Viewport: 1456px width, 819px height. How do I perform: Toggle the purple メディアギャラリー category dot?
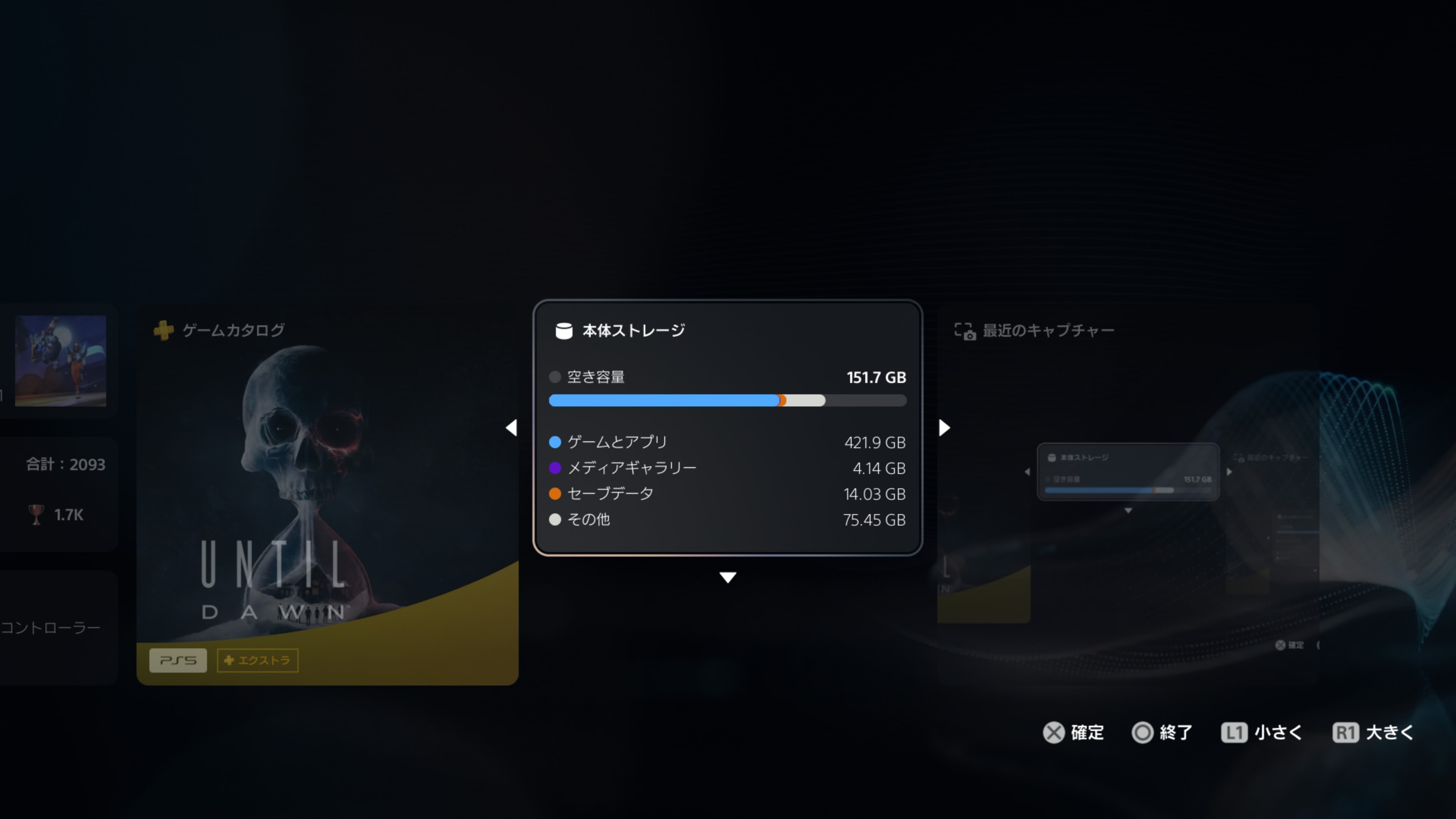click(555, 468)
